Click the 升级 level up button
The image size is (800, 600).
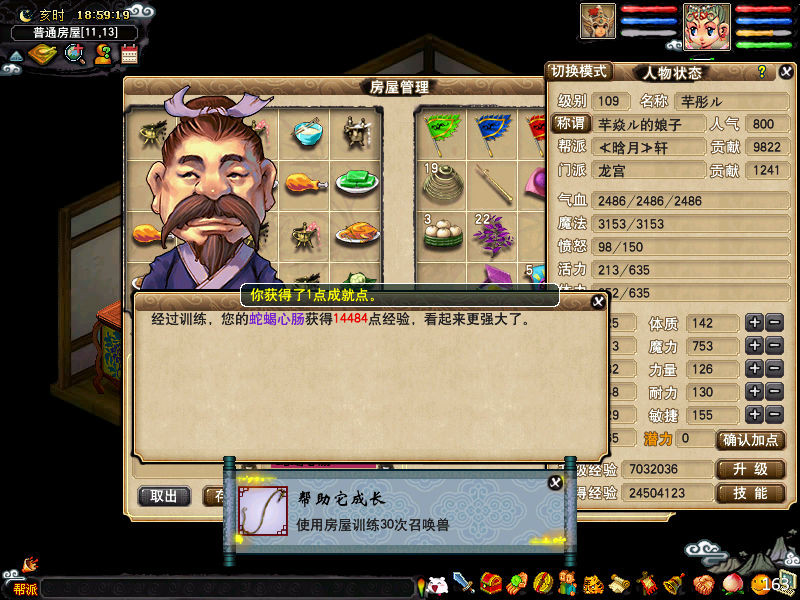click(750, 469)
